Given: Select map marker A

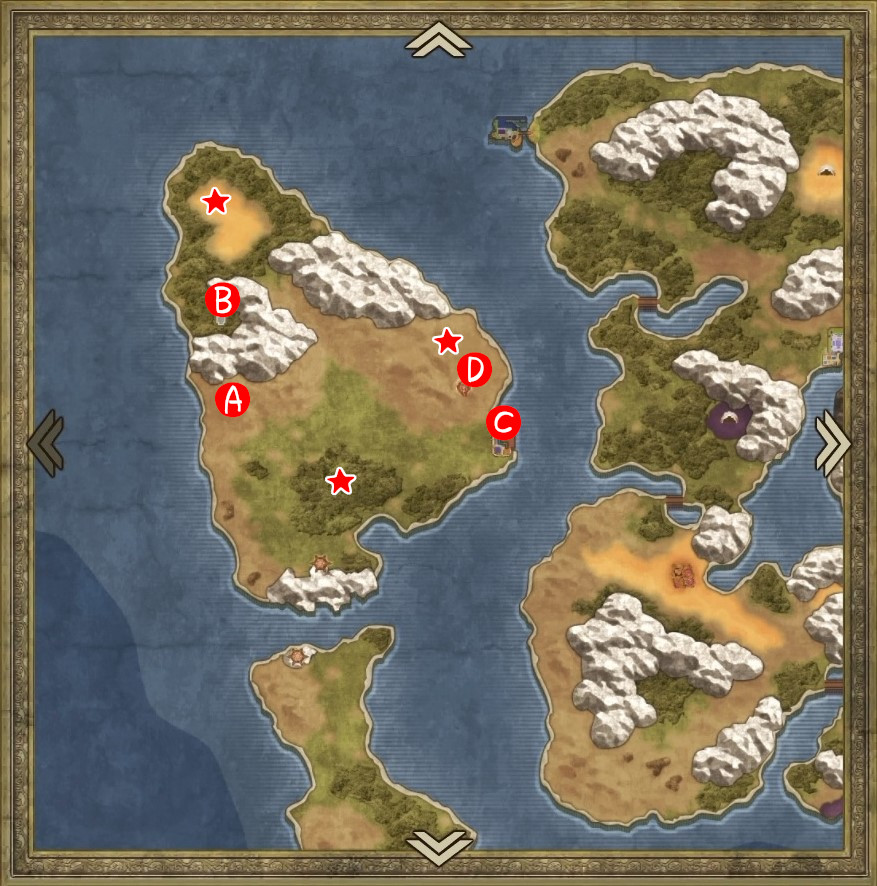Looking at the screenshot, I should pos(232,400).
